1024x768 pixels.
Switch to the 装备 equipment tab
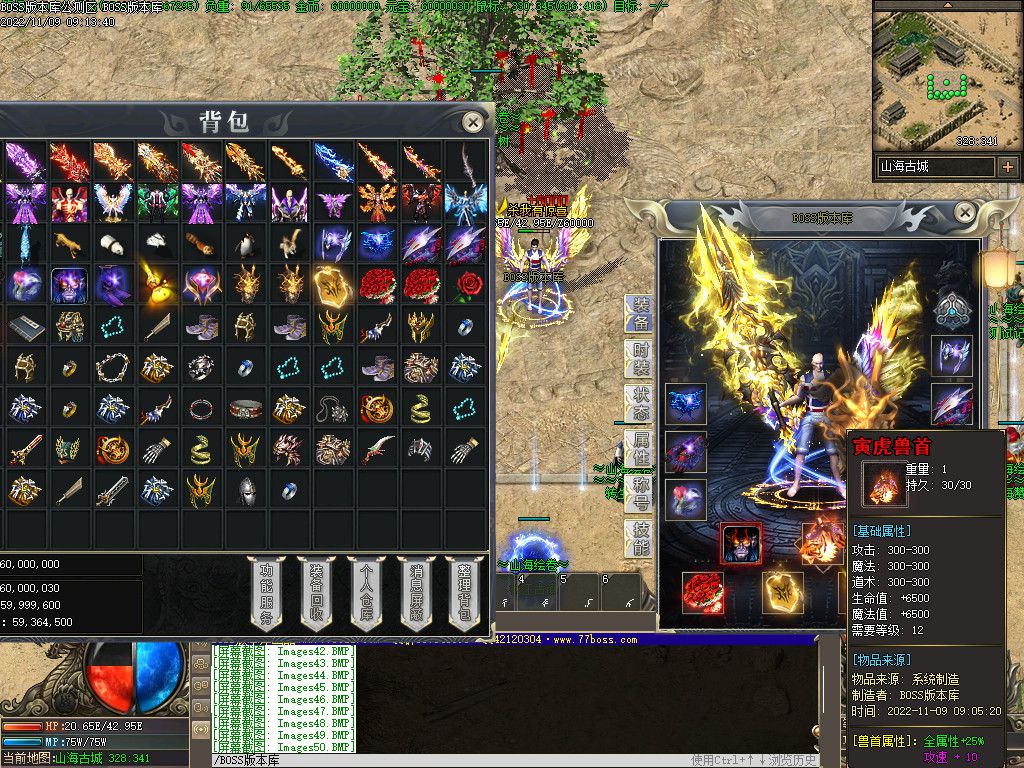pyautogui.click(x=640, y=313)
